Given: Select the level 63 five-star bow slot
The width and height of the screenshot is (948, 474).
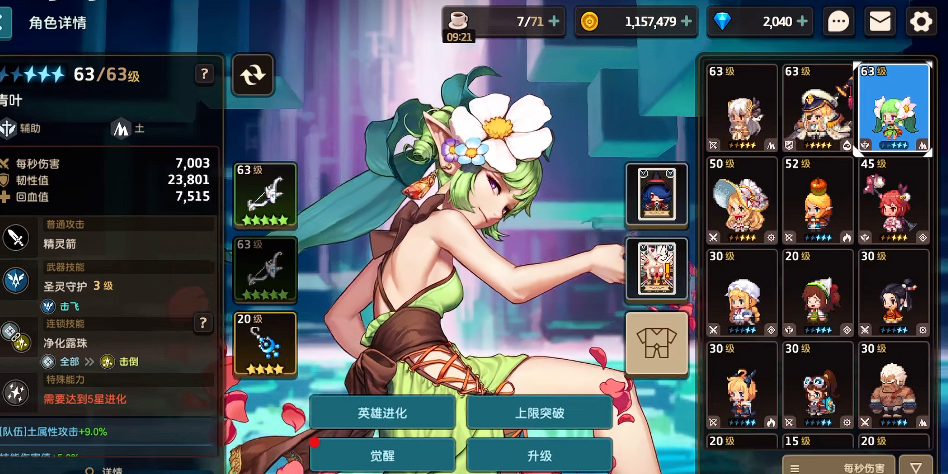Looking at the screenshot, I should point(265,194).
